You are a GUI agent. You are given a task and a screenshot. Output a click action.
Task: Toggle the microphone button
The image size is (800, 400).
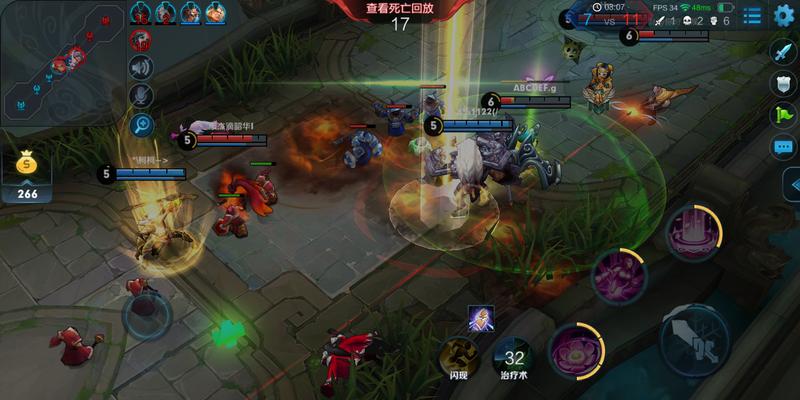(x=141, y=95)
